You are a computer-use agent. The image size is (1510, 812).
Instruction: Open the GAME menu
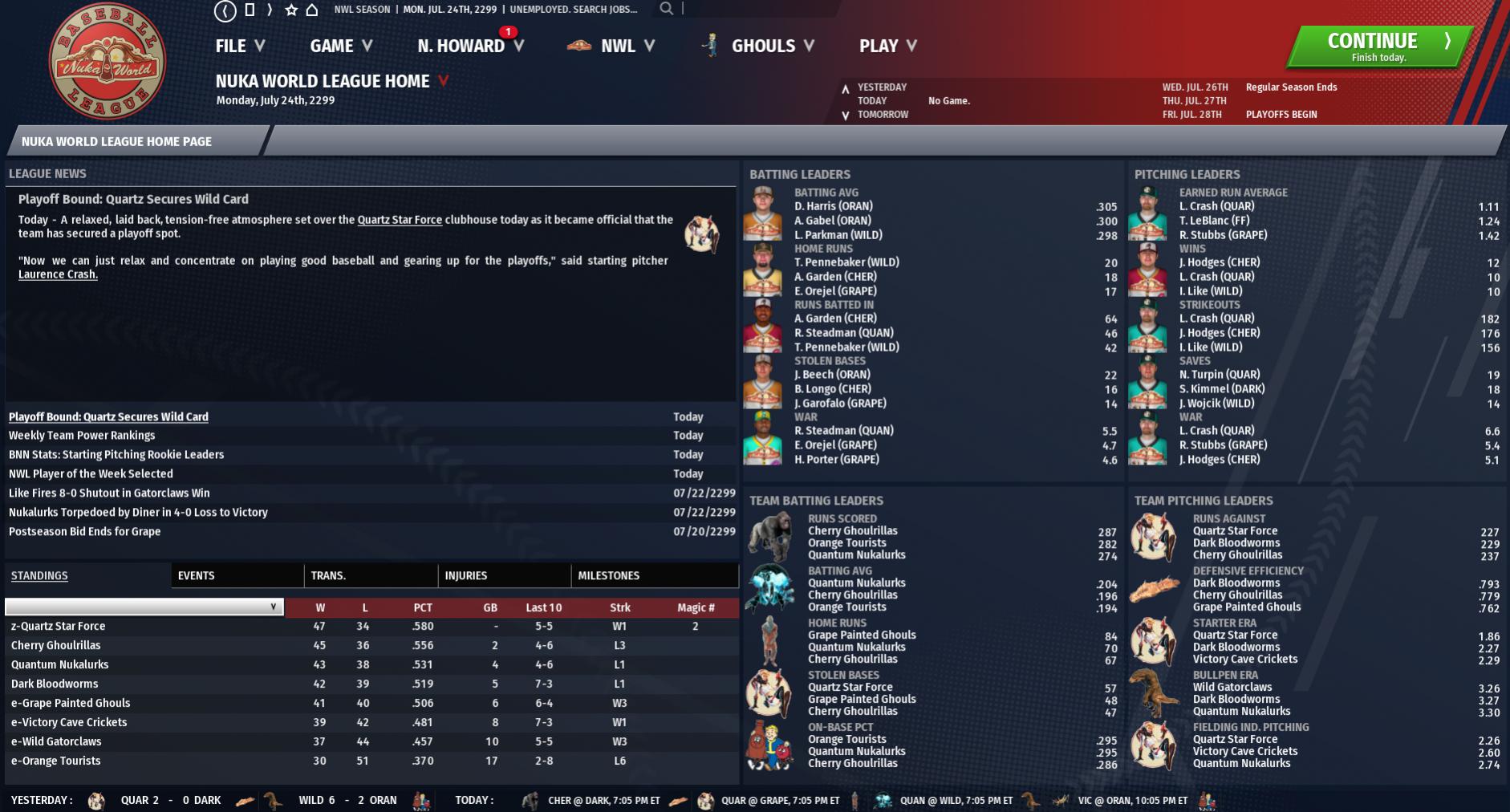(341, 47)
